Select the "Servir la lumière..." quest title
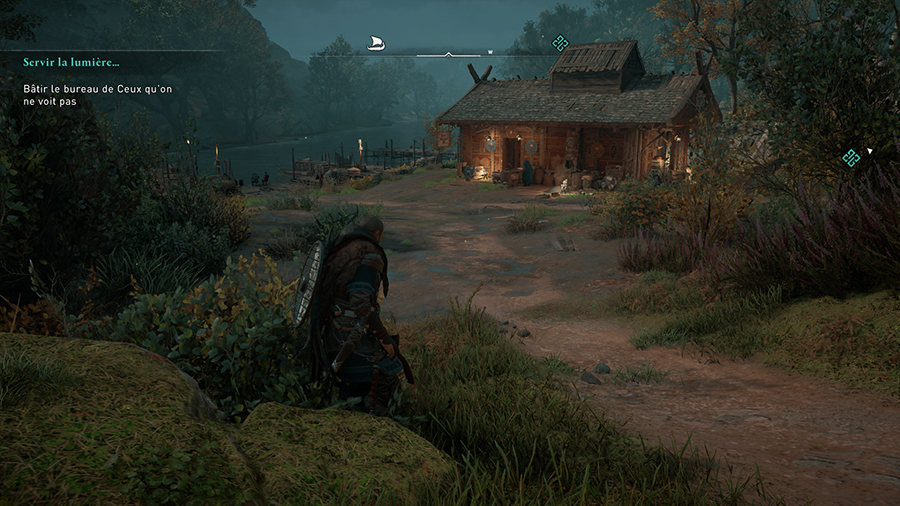Image resolution: width=900 pixels, height=506 pixels. (71, 62)
